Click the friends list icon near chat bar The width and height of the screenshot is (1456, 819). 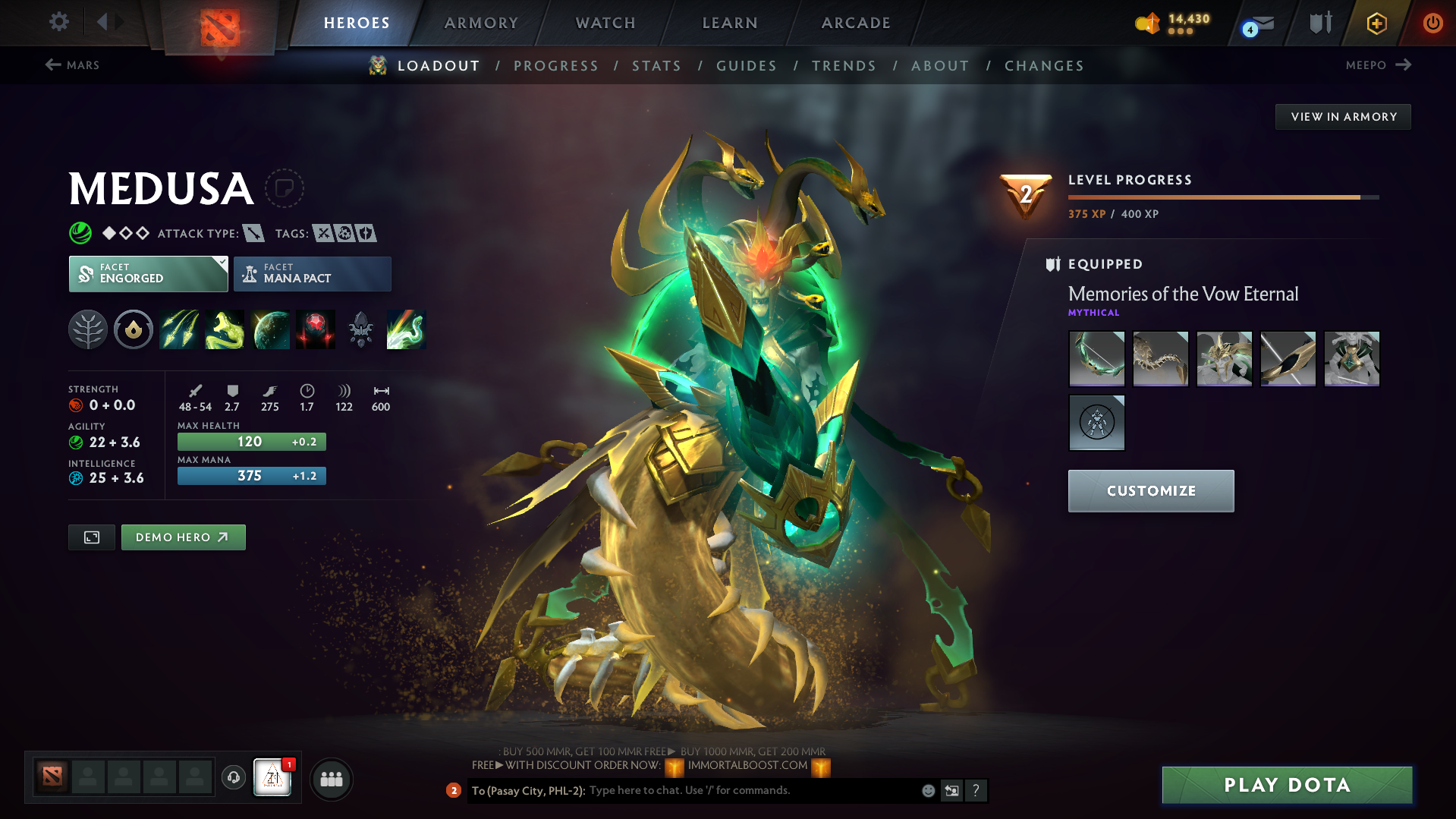tap(332, 779)
